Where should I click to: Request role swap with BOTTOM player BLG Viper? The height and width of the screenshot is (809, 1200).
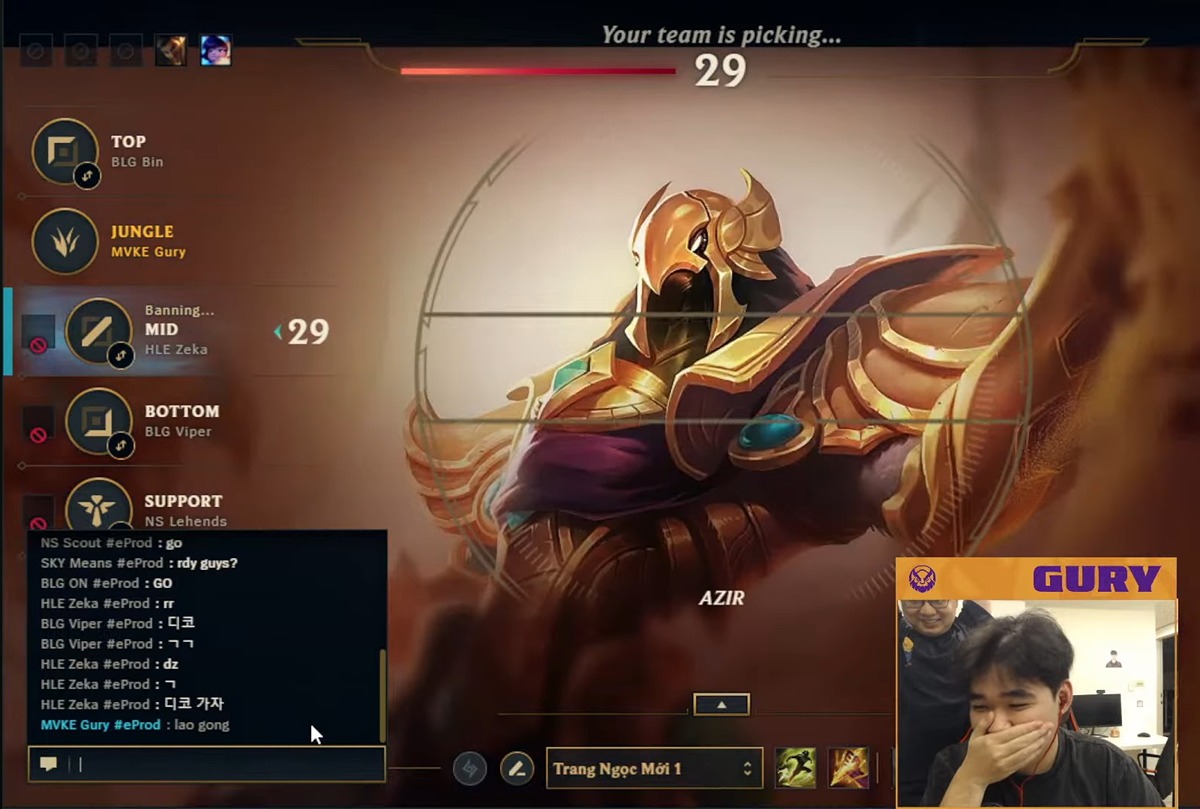[121, 445]
